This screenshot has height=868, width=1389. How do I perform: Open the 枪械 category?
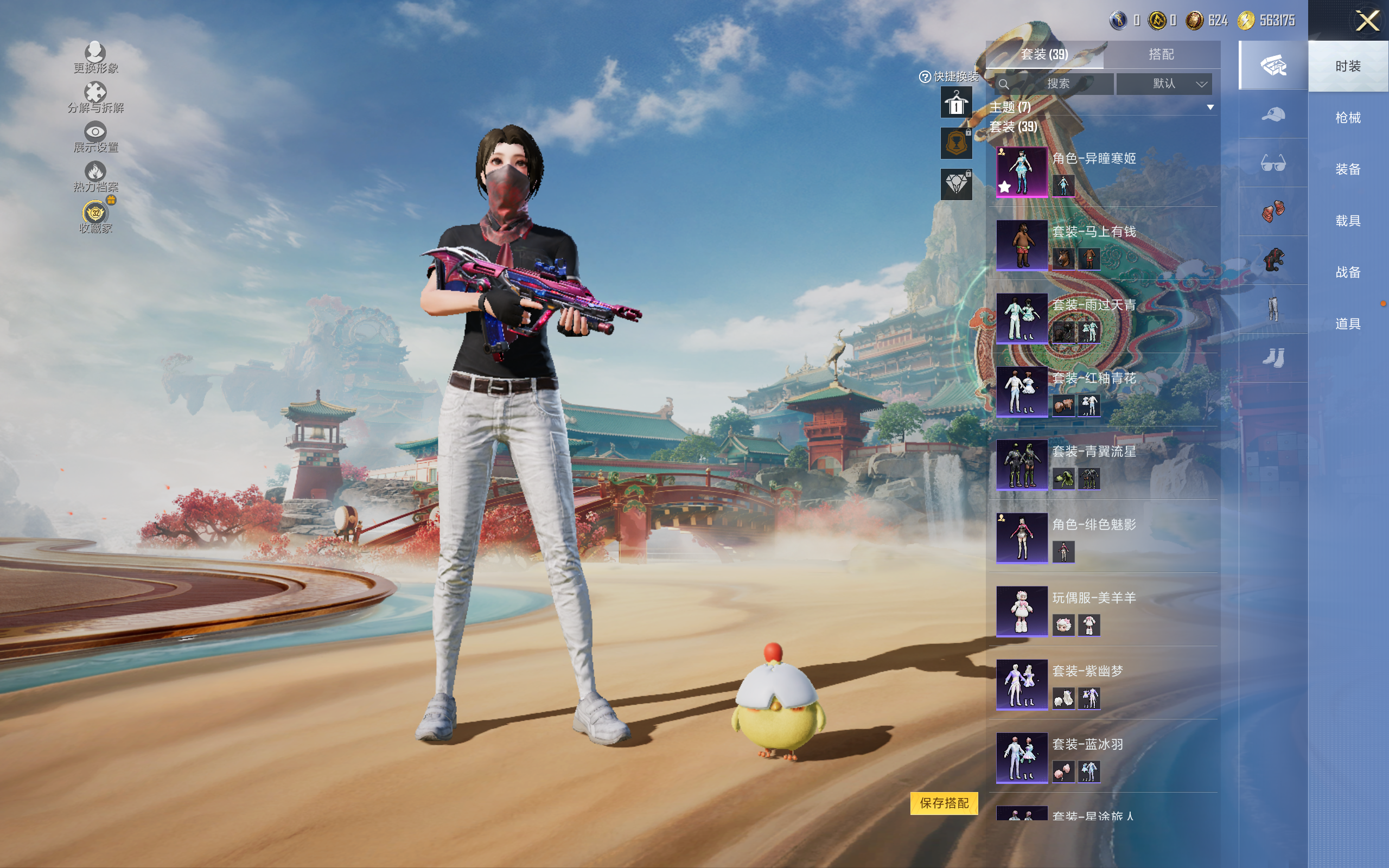[x=1348, y=118]
